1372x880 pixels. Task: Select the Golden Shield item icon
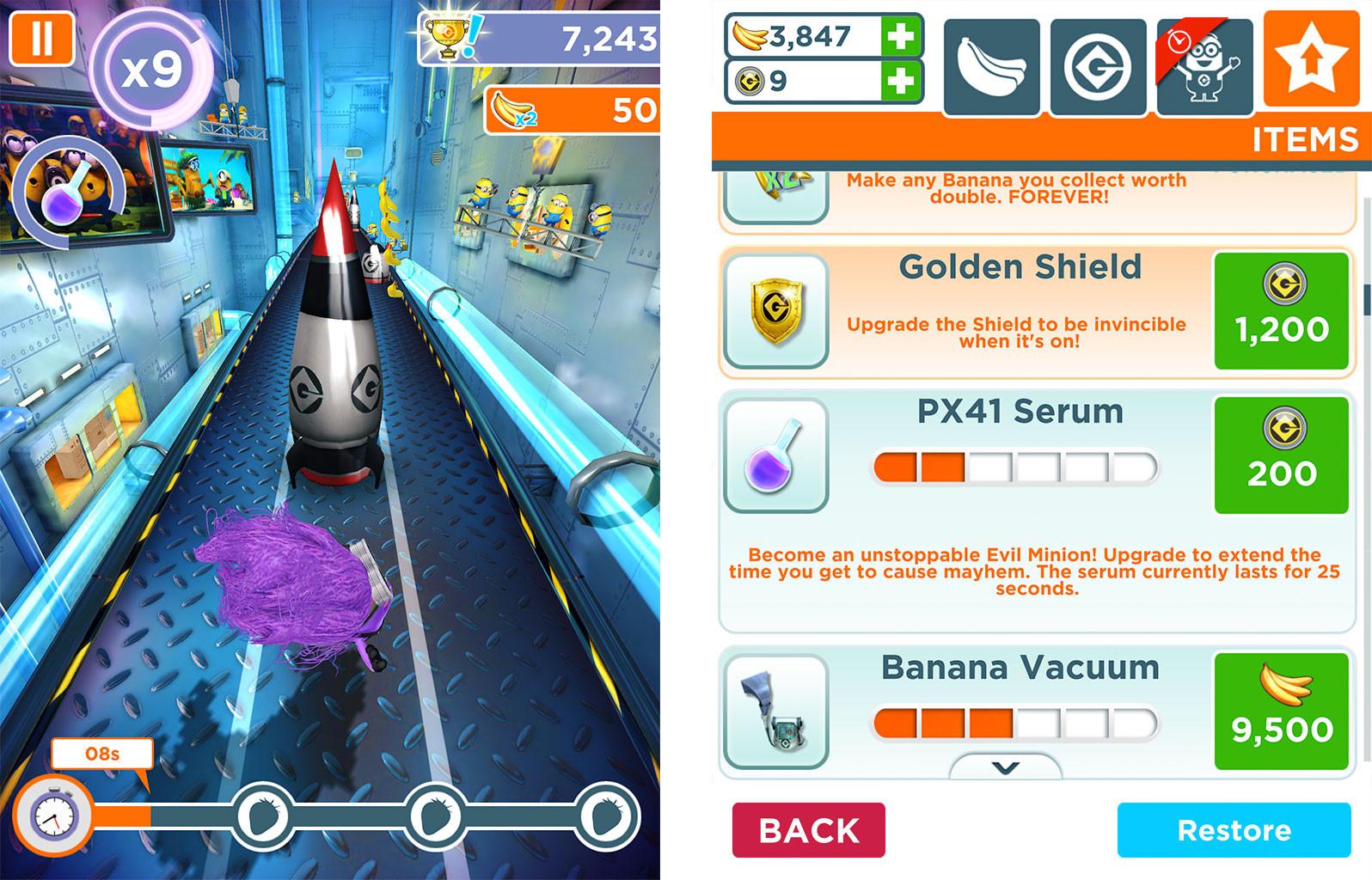point(775,310)
